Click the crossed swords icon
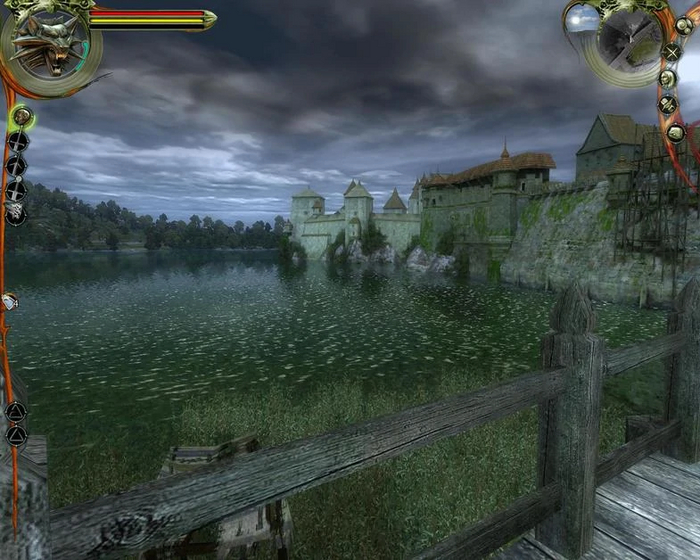The image size is (700, 560). pyautogui.click(x=672, y=52)
